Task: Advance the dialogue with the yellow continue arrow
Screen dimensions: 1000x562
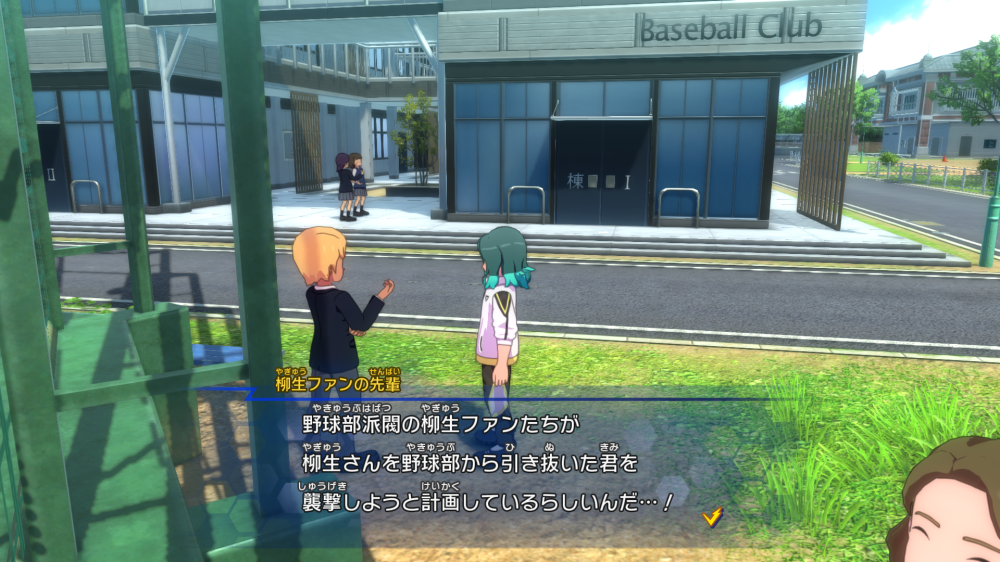Action: 713,516
